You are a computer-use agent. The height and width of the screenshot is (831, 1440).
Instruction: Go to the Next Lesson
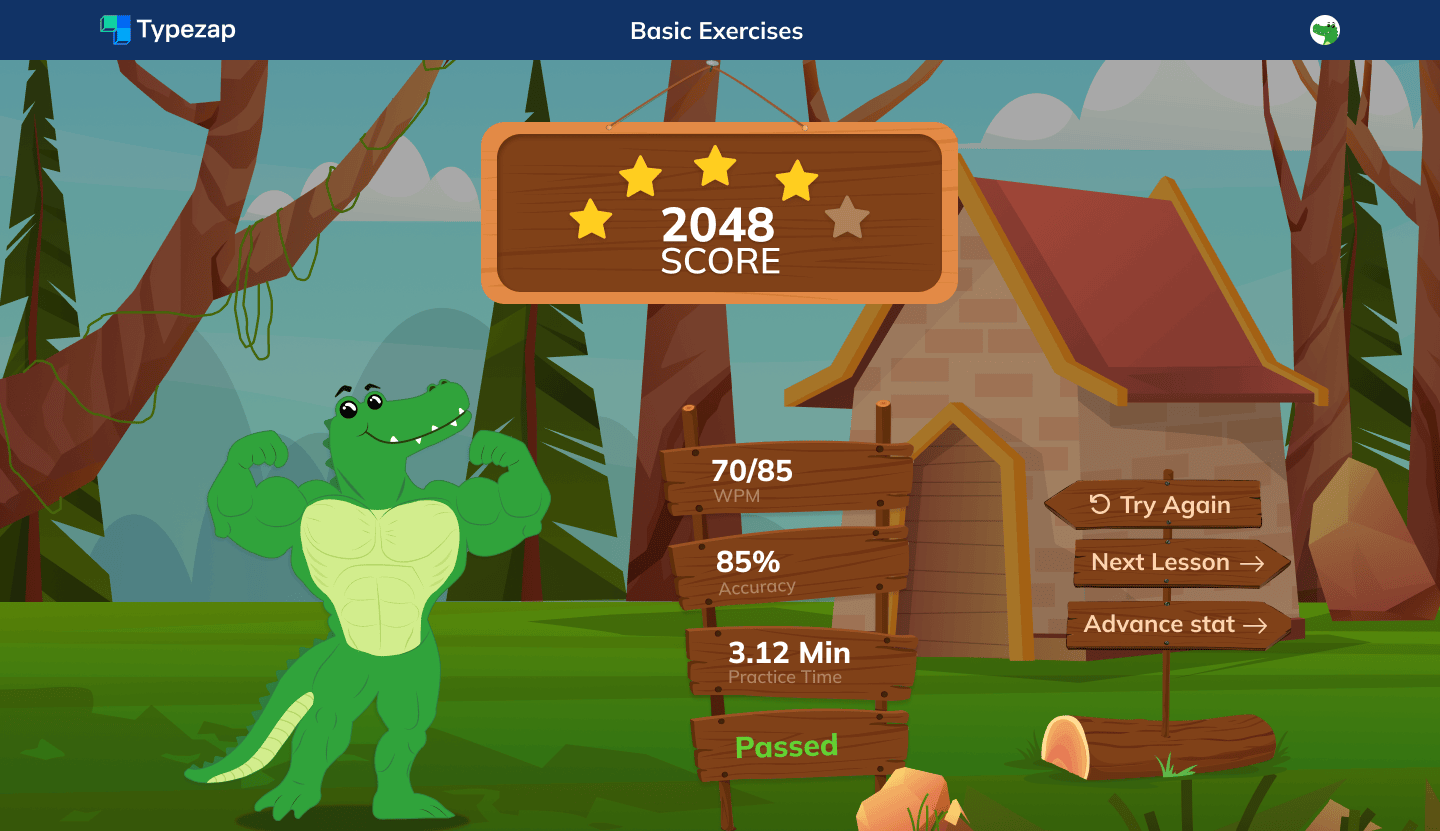(x=1177, y=563)
